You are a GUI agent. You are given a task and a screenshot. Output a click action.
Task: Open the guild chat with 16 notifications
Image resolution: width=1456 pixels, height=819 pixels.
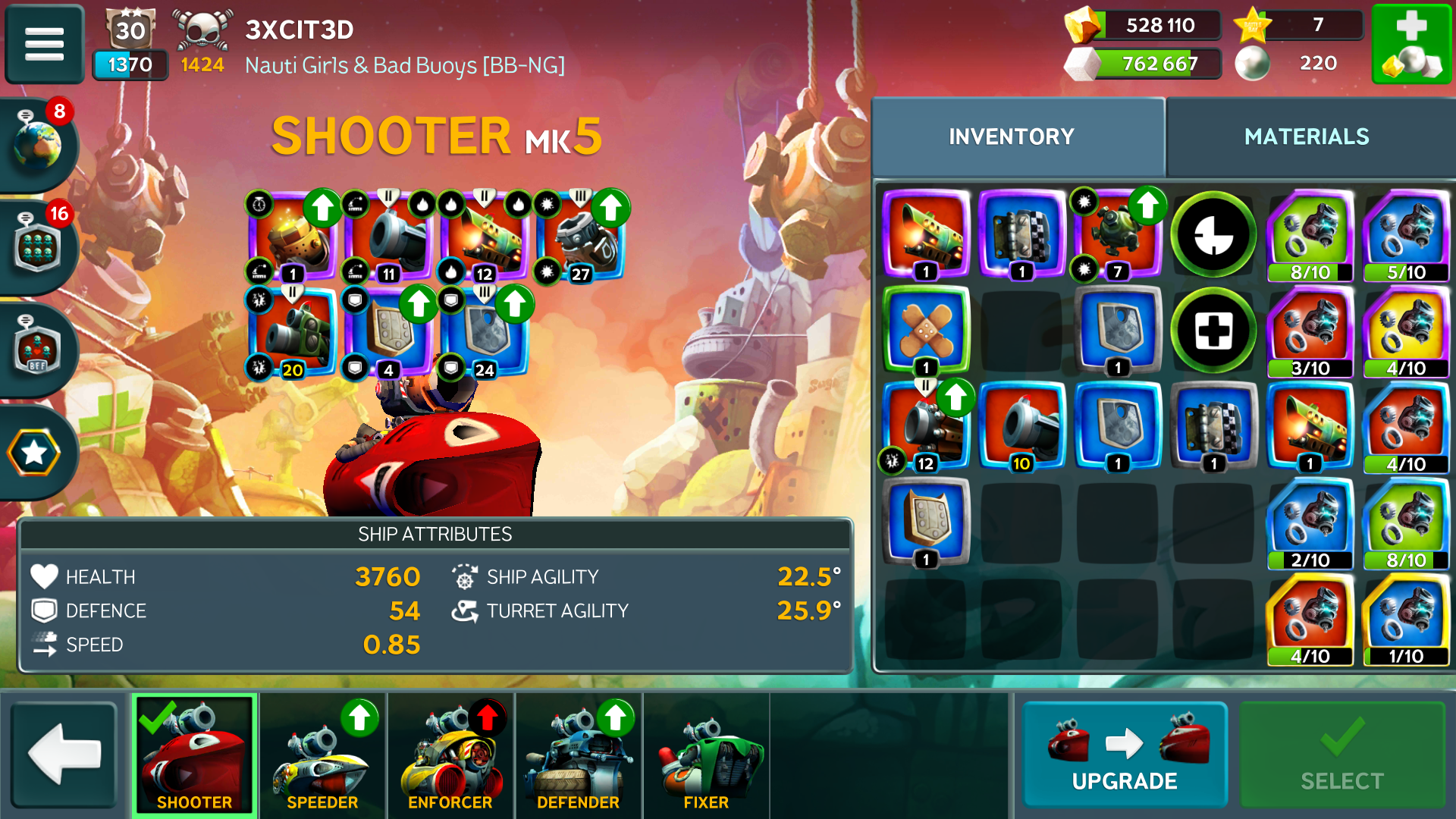click(36, 246)
